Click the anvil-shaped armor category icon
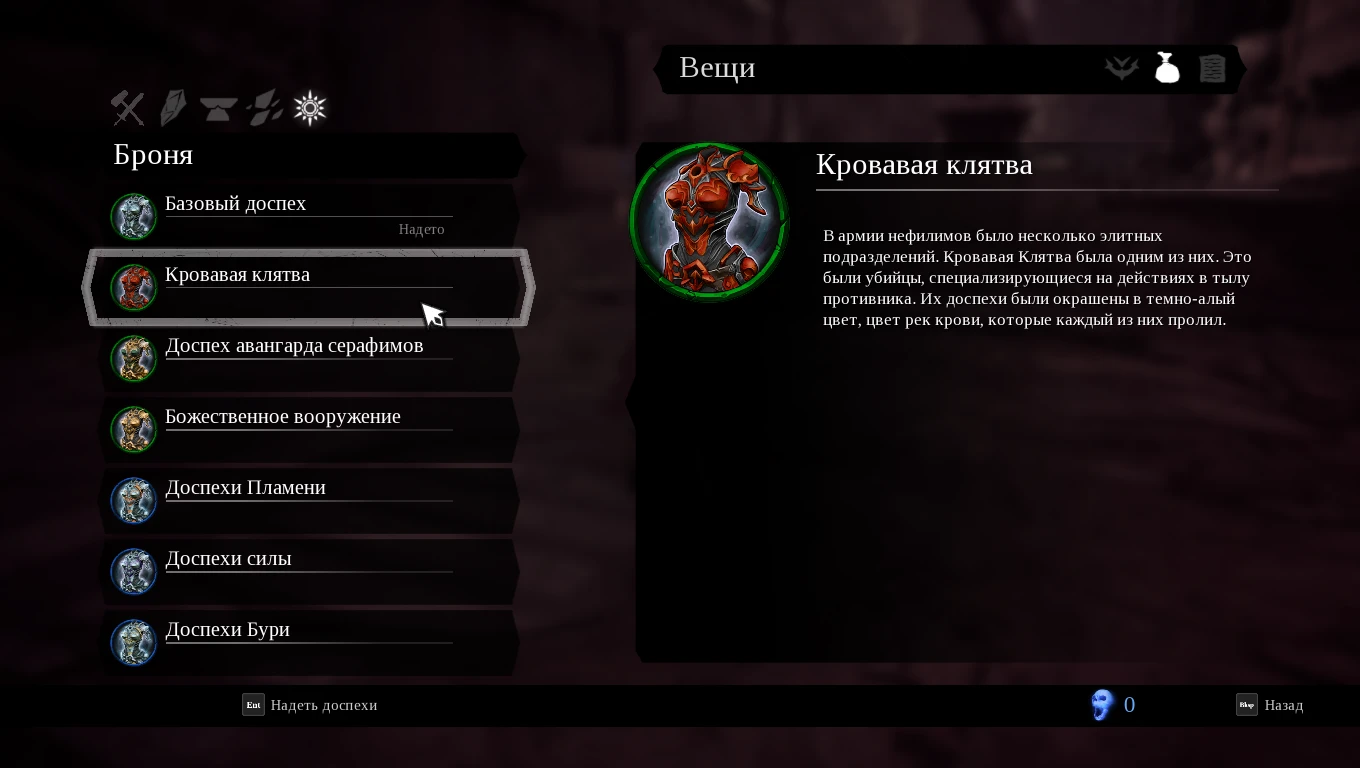This screenshot has height=768, width=1360. (217, 108)
